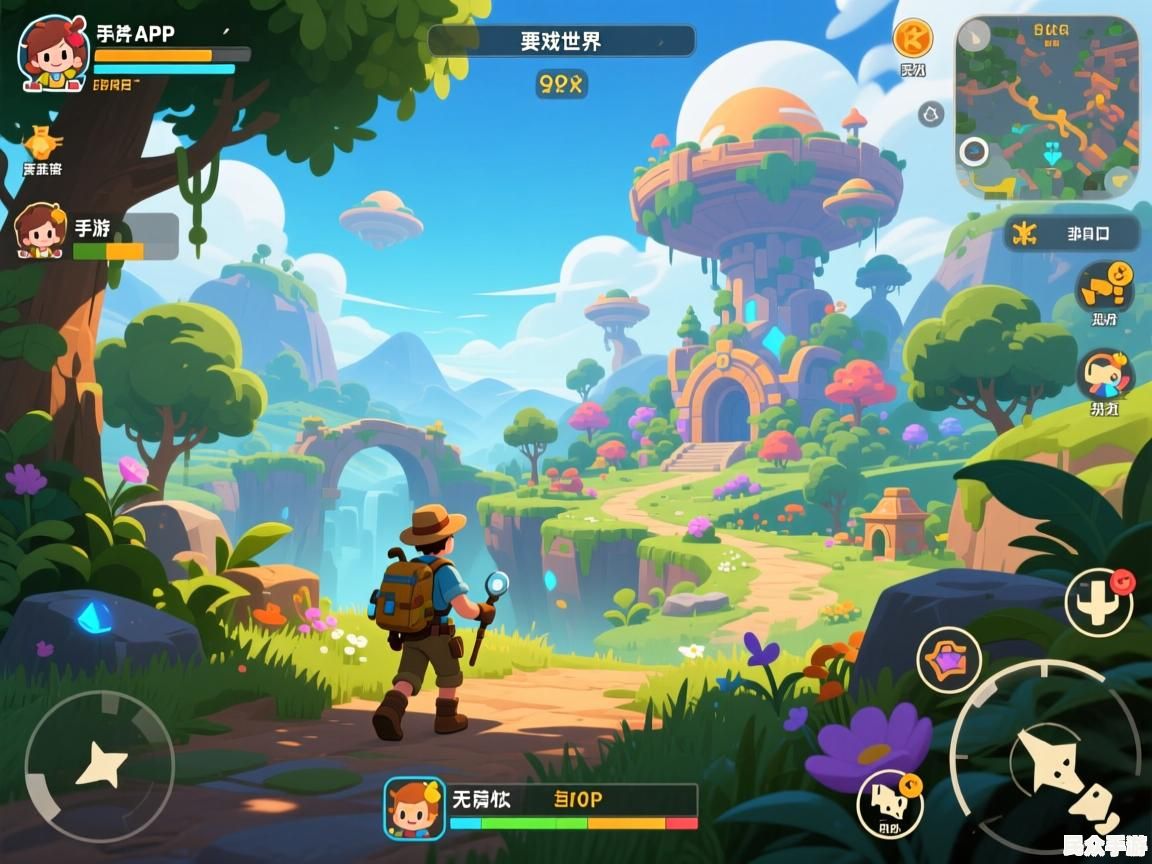The width and height of the screenshot is (1152, 864).
Task: Select the teammate portrait labeled 手游
Action: [41, 230]
